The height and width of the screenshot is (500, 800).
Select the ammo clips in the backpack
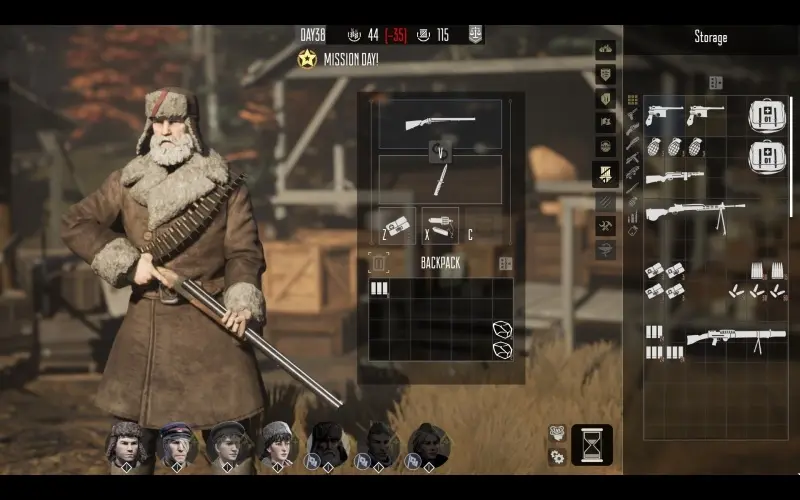pyautogui.click(x=379, y=289)
